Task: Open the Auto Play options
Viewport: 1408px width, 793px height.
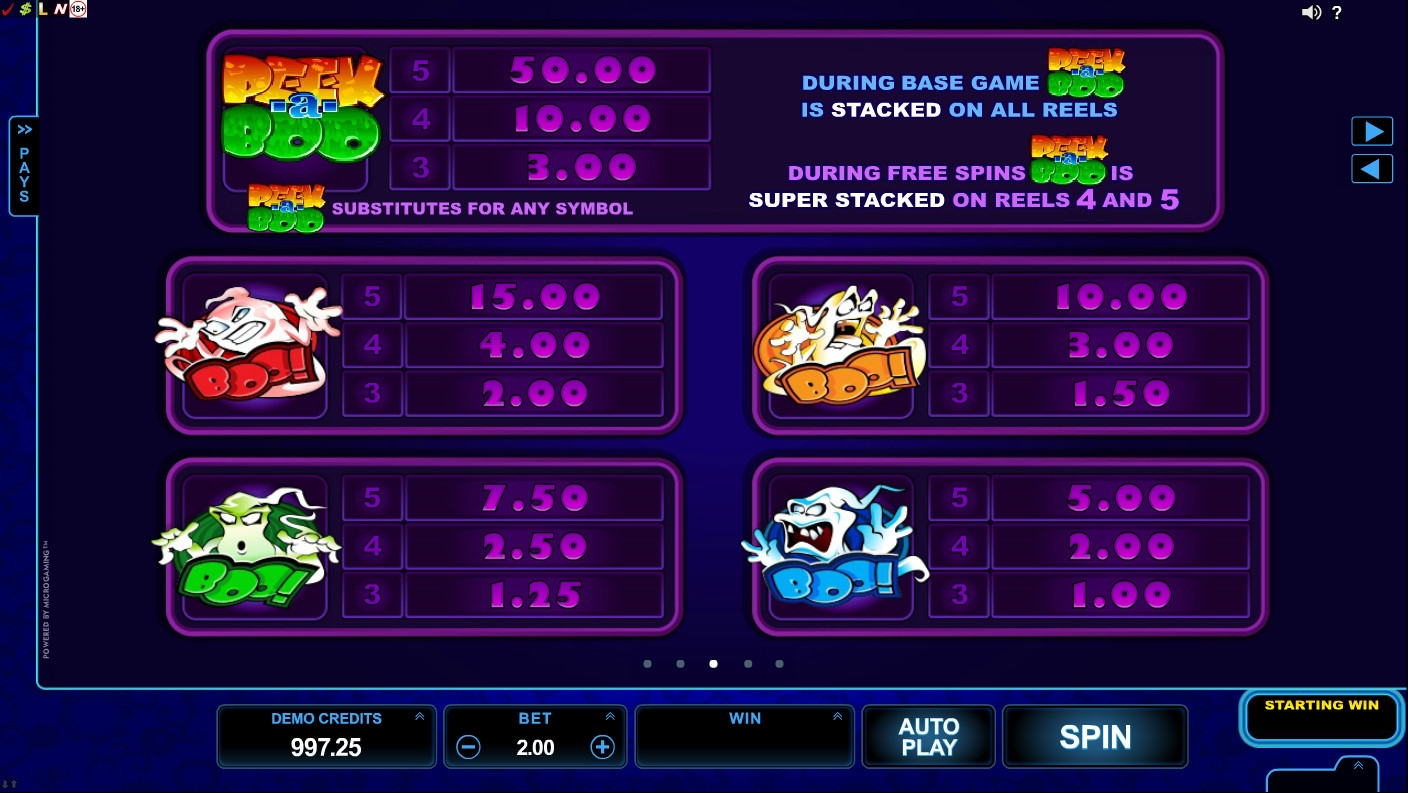Action: coord(928,737)
